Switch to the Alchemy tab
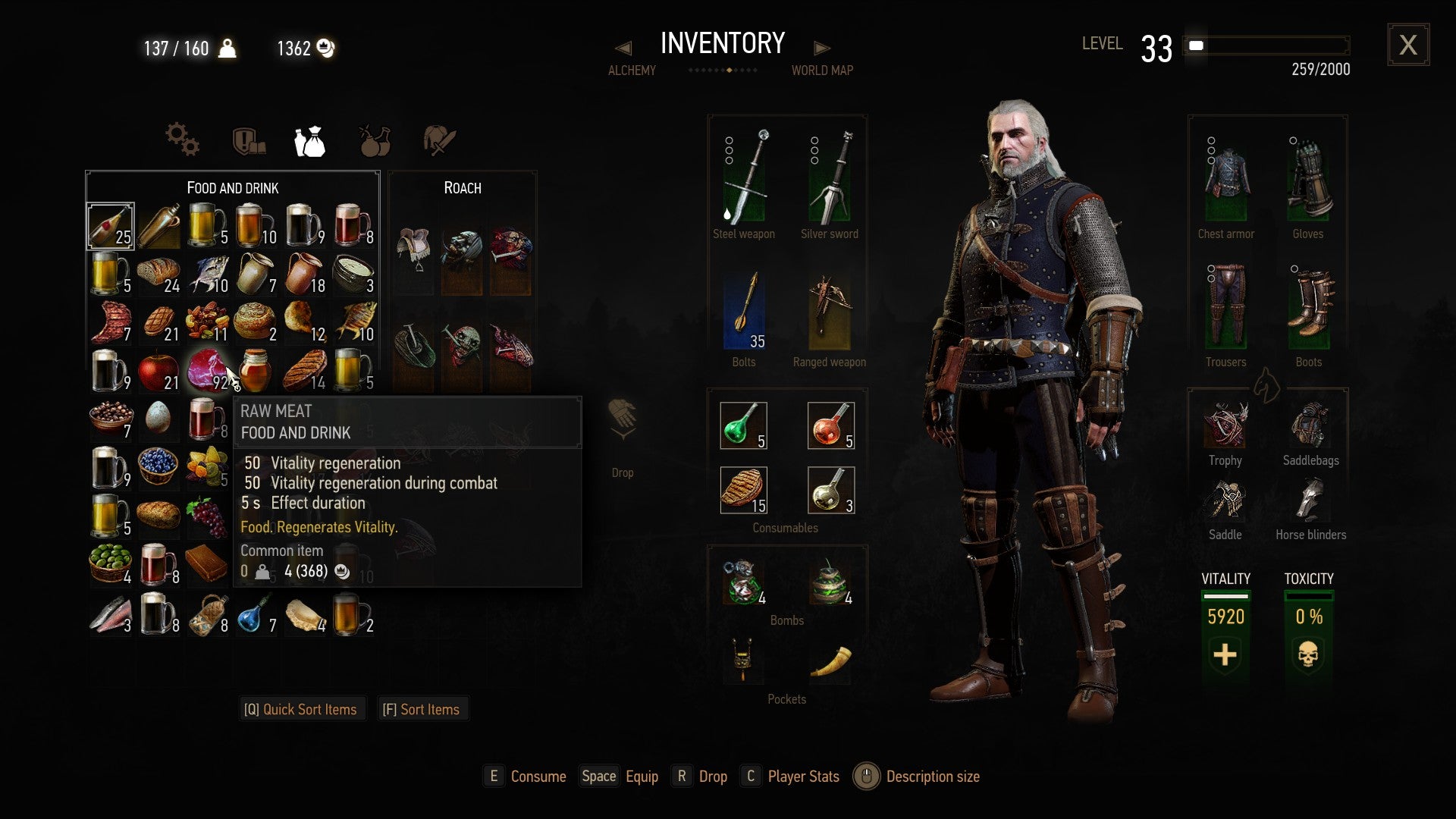 (631, 70)
